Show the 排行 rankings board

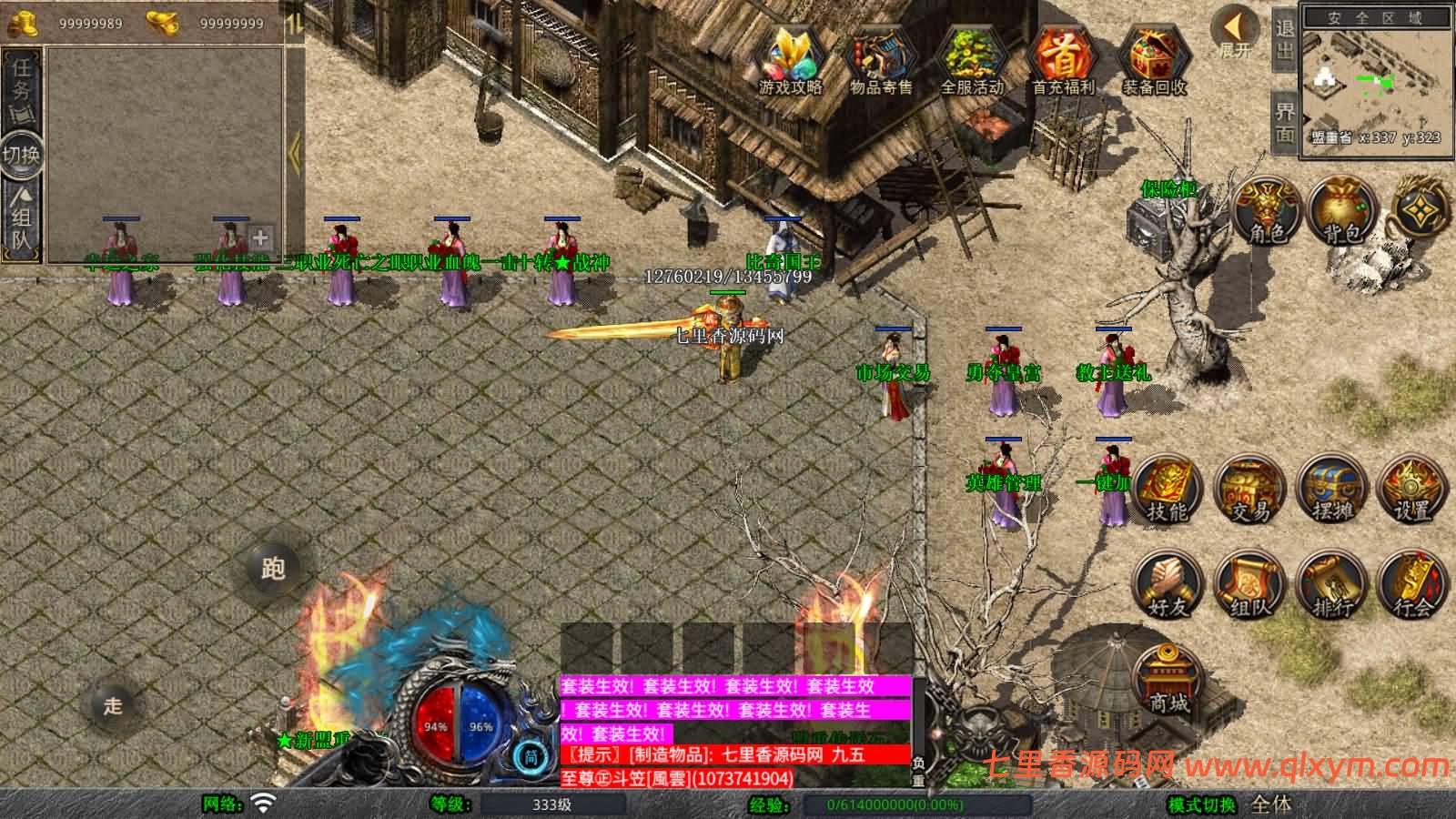[1331, 585]
